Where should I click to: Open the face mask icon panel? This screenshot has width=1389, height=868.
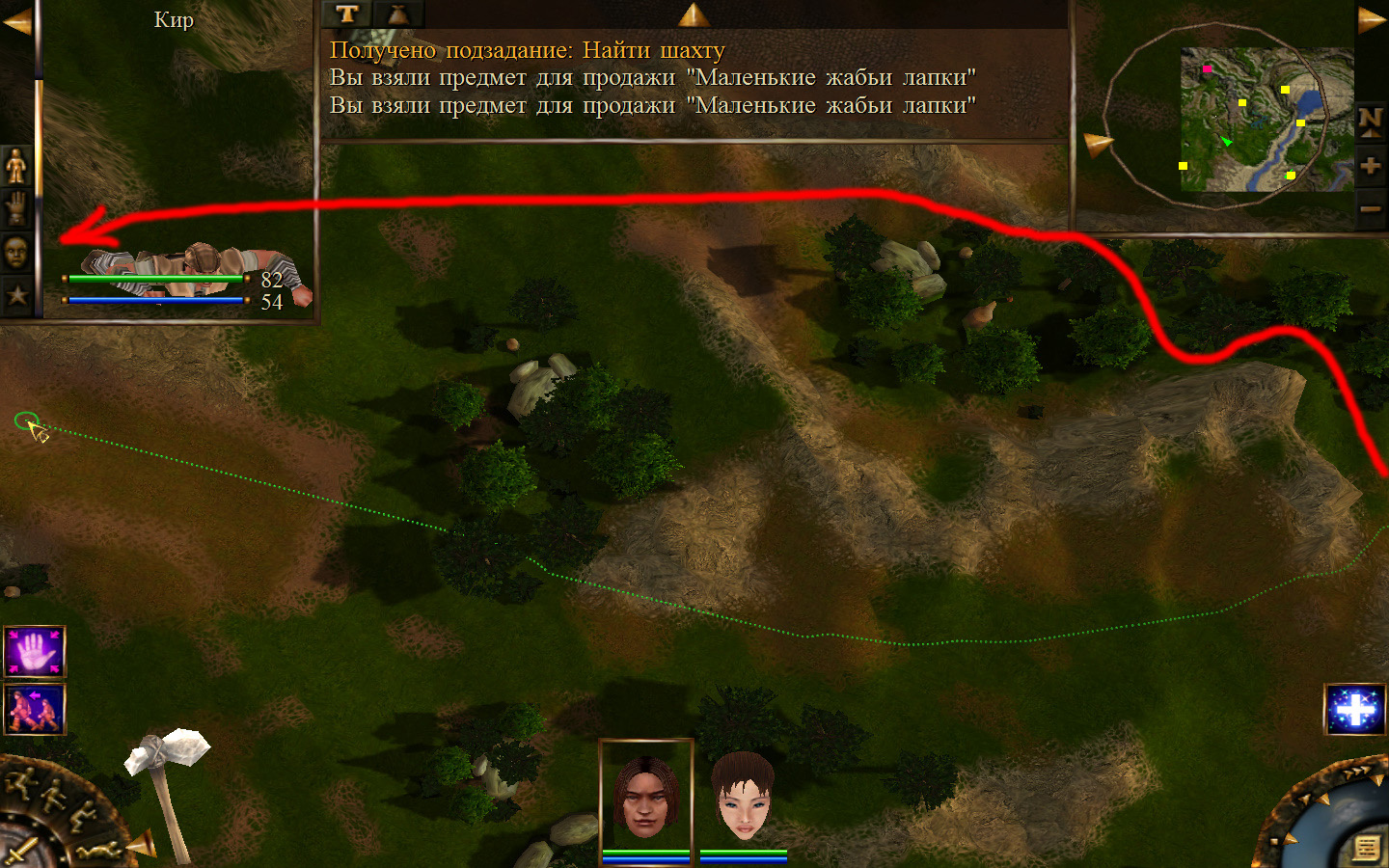(x=16, y=252)
